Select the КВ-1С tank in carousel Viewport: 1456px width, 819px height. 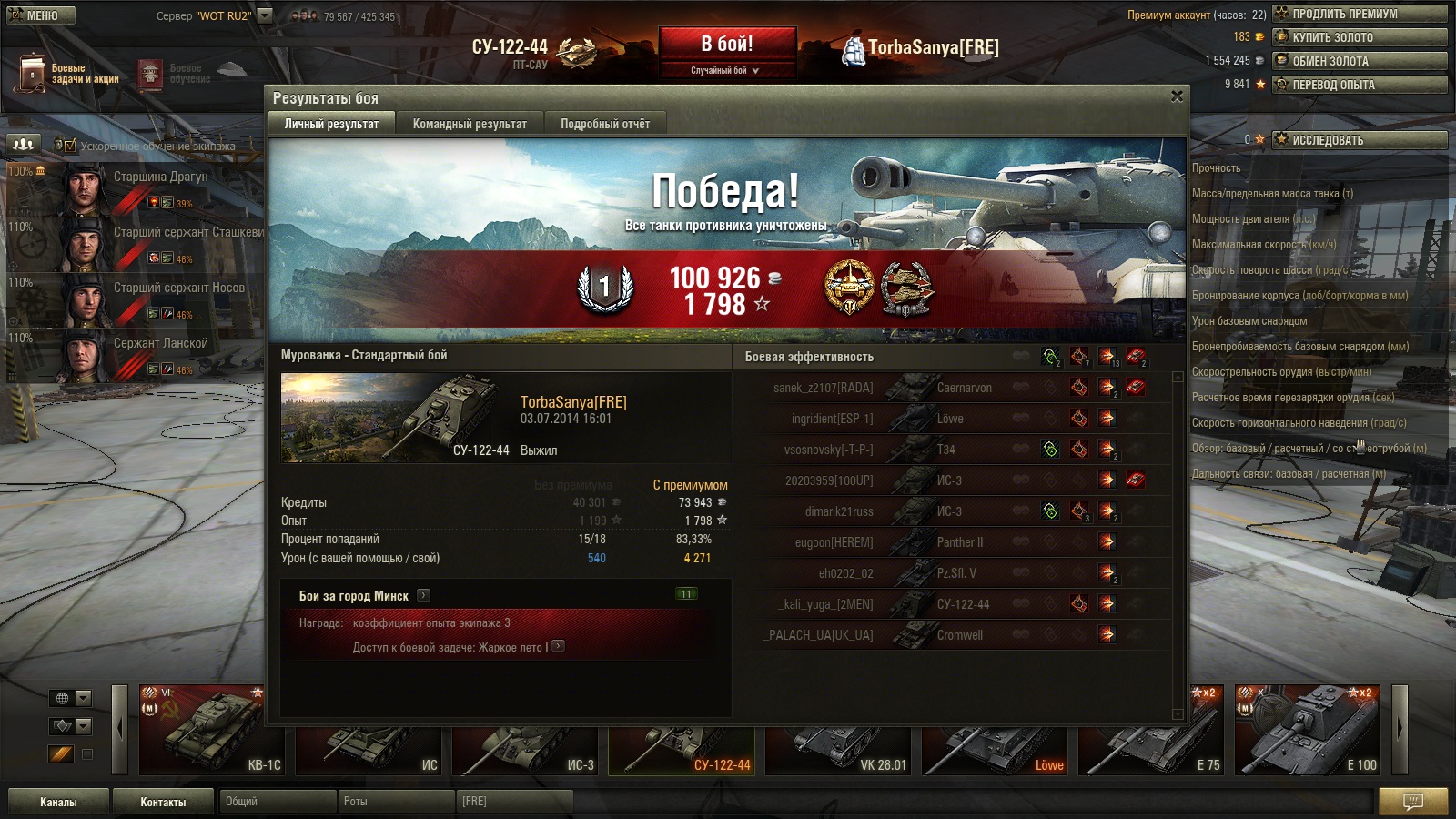pyautogui.click(x=212, y=730)
